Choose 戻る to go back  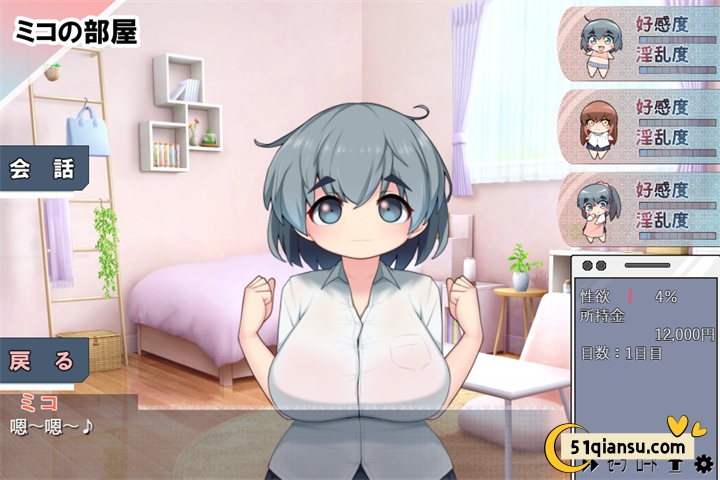point(43,361)
